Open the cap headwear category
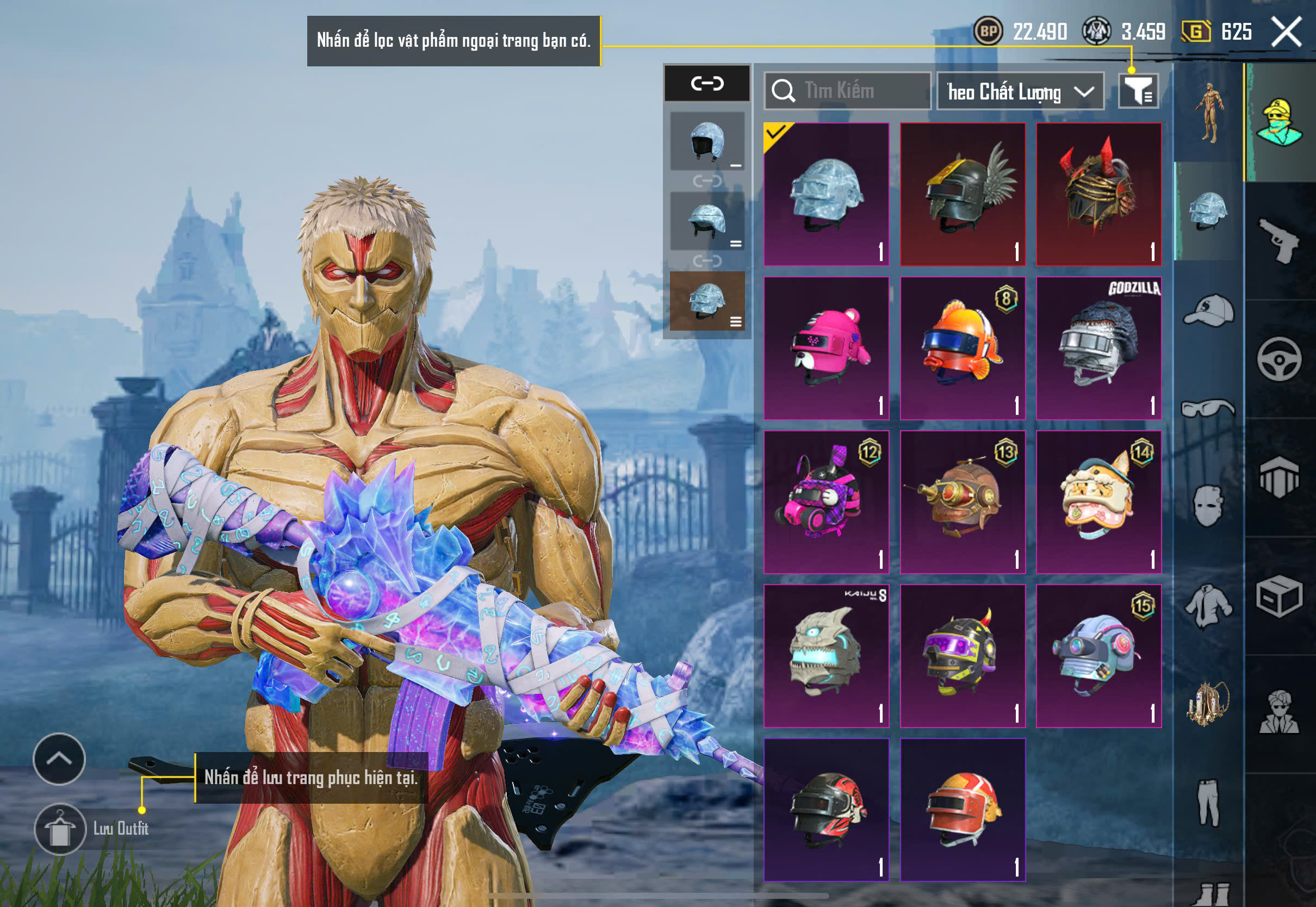 [x=1209, y=310]
